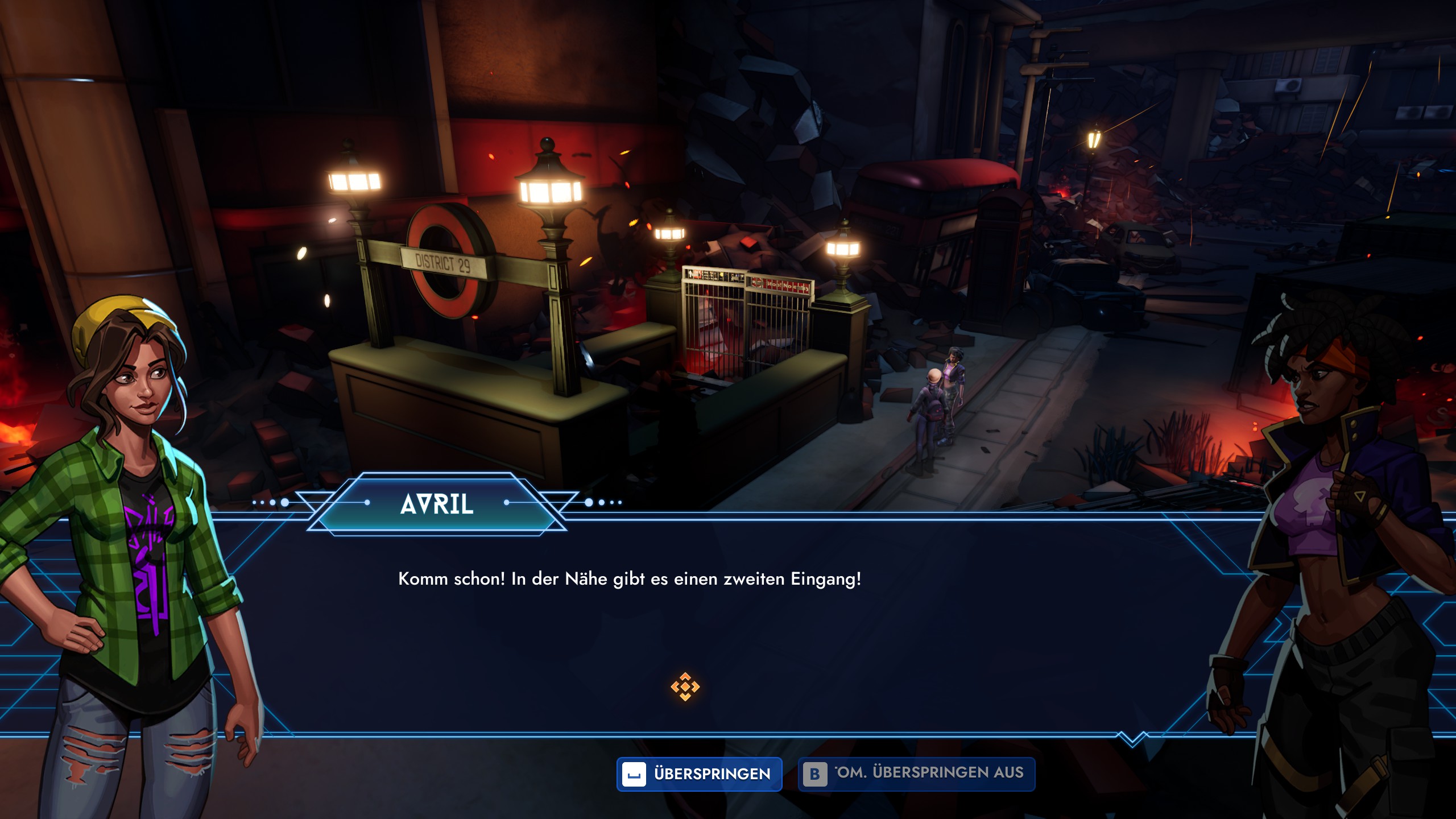Toggle the Autom. Überspringen Aus option

tap(916, 774)
